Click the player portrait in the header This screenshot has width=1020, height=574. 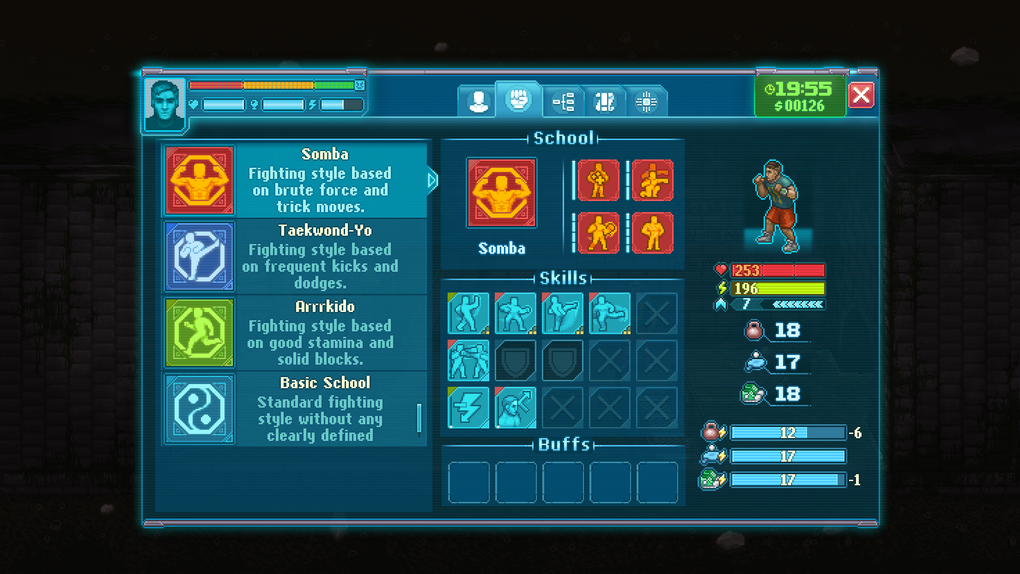(x=165, y=103)
